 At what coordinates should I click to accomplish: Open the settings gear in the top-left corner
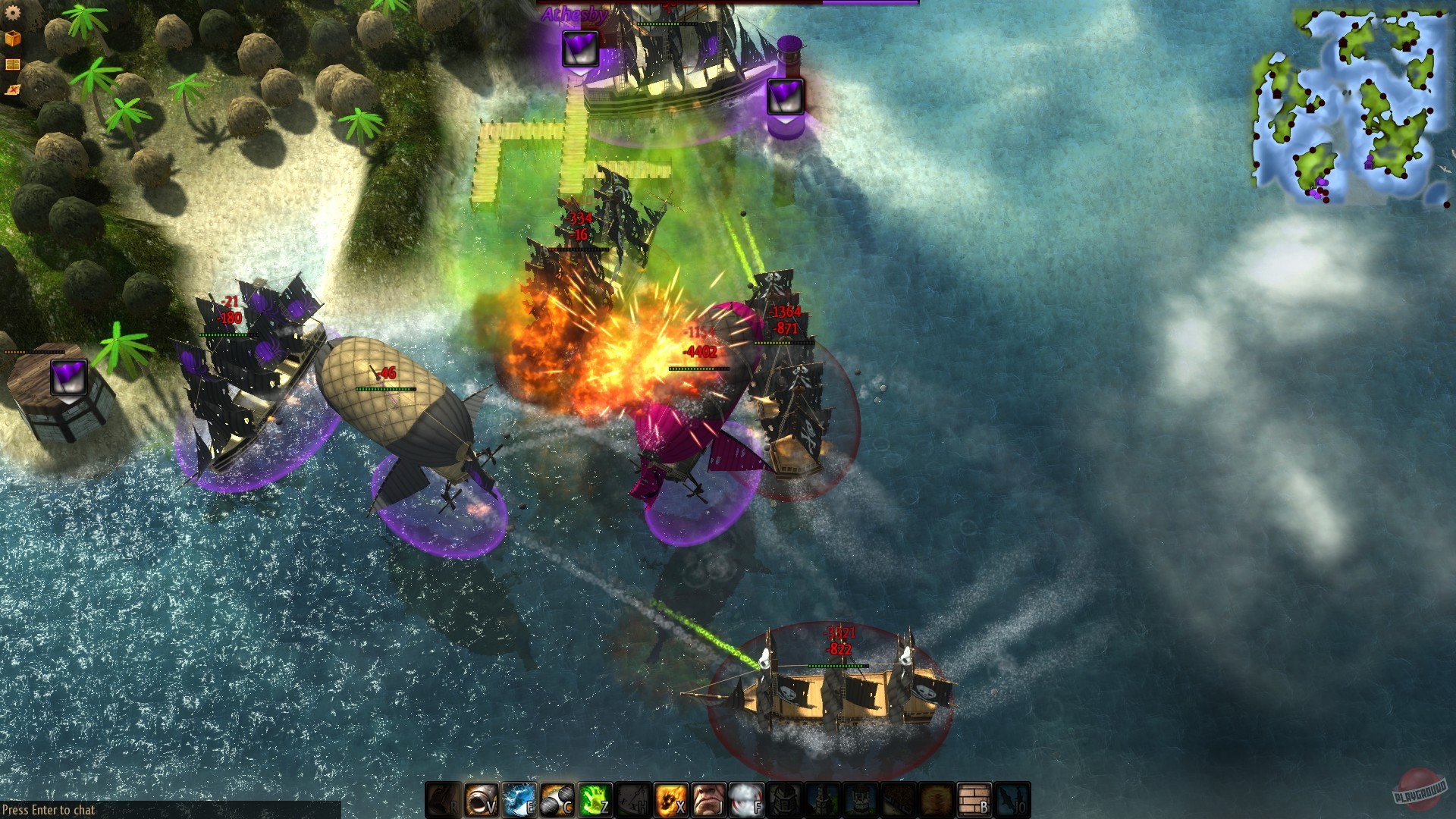coord(13,13)
